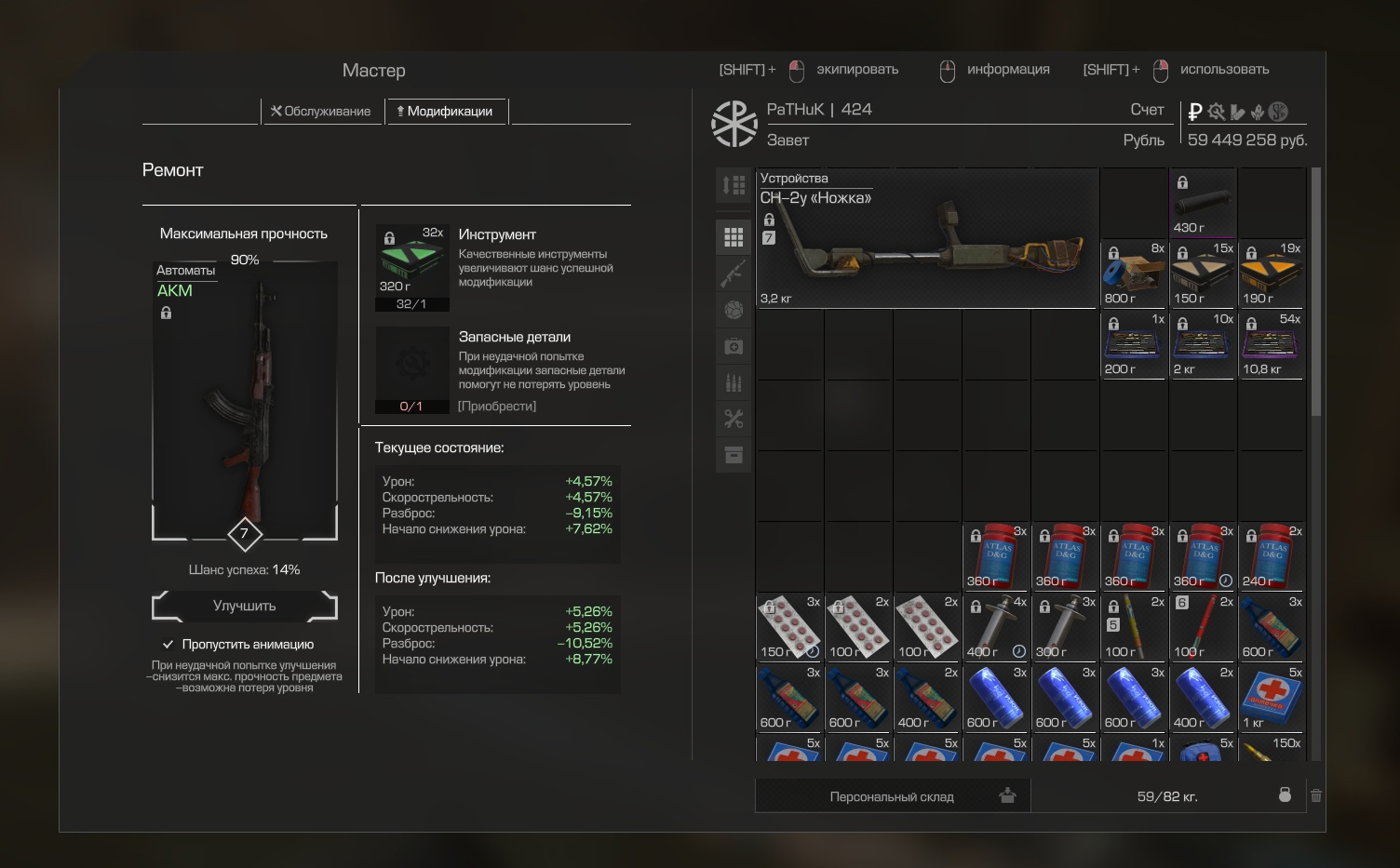Select the Модификации tab
Image resolution: width=1400 pixels, height=868 pixels.
pos(446,112)
